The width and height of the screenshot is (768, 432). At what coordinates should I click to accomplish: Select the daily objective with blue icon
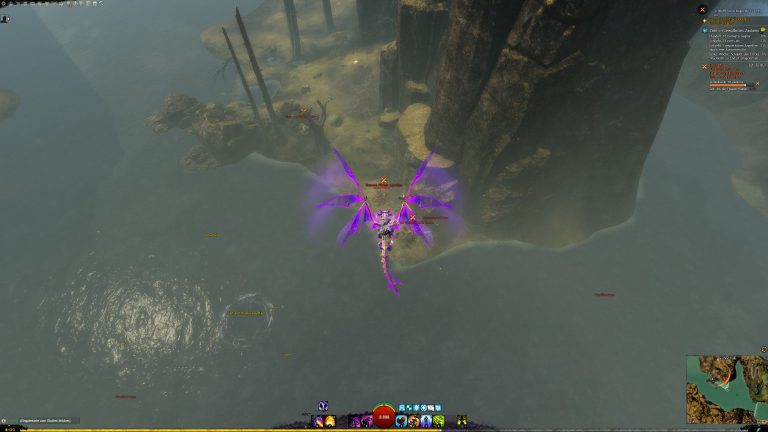[702, 30]
